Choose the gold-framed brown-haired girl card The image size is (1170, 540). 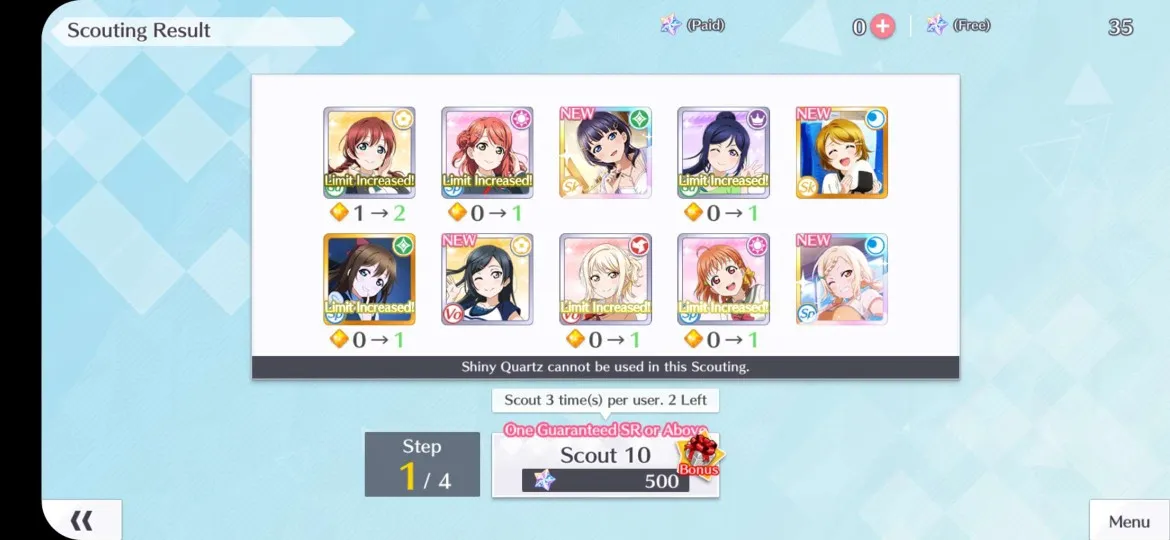tap(369, 279)
